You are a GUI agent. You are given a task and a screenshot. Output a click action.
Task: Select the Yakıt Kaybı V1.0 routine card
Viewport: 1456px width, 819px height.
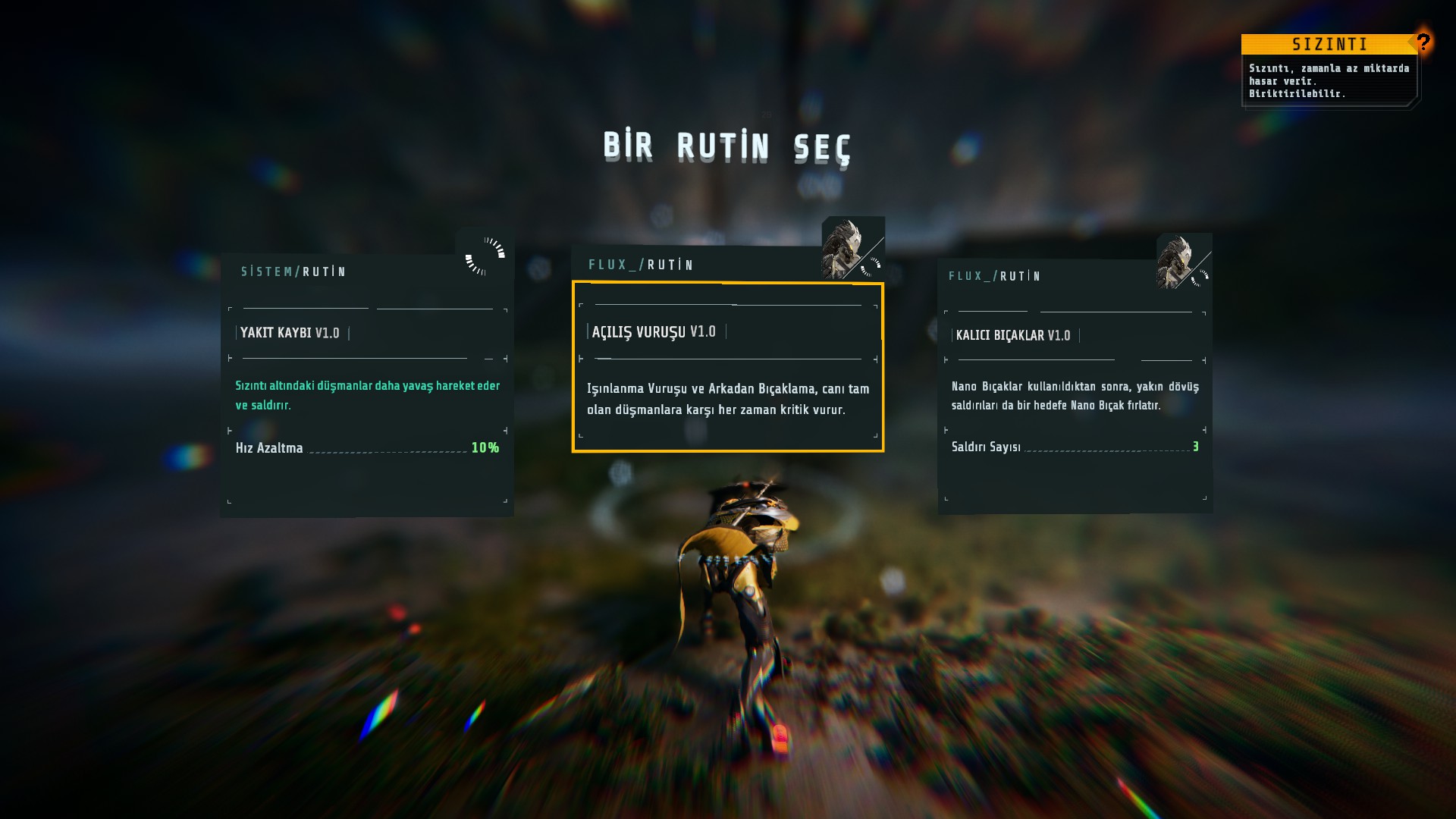[367, 387]
